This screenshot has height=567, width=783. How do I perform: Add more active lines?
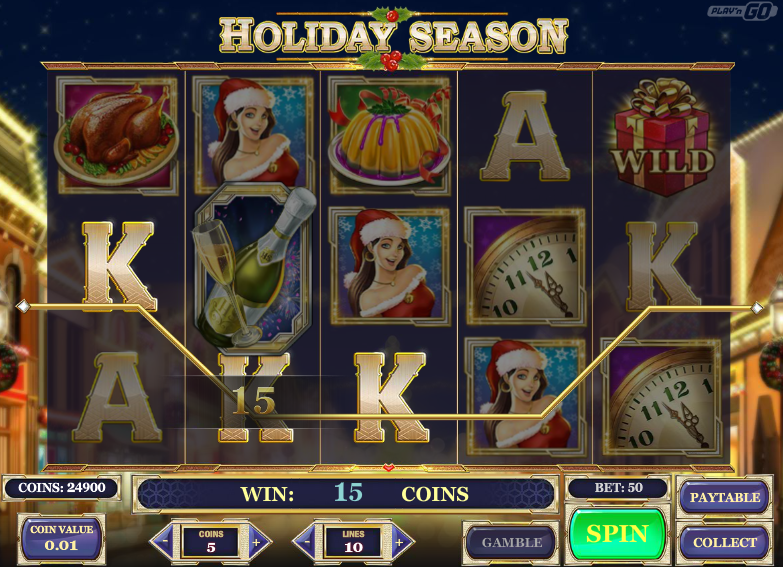[x=400, y=542]
